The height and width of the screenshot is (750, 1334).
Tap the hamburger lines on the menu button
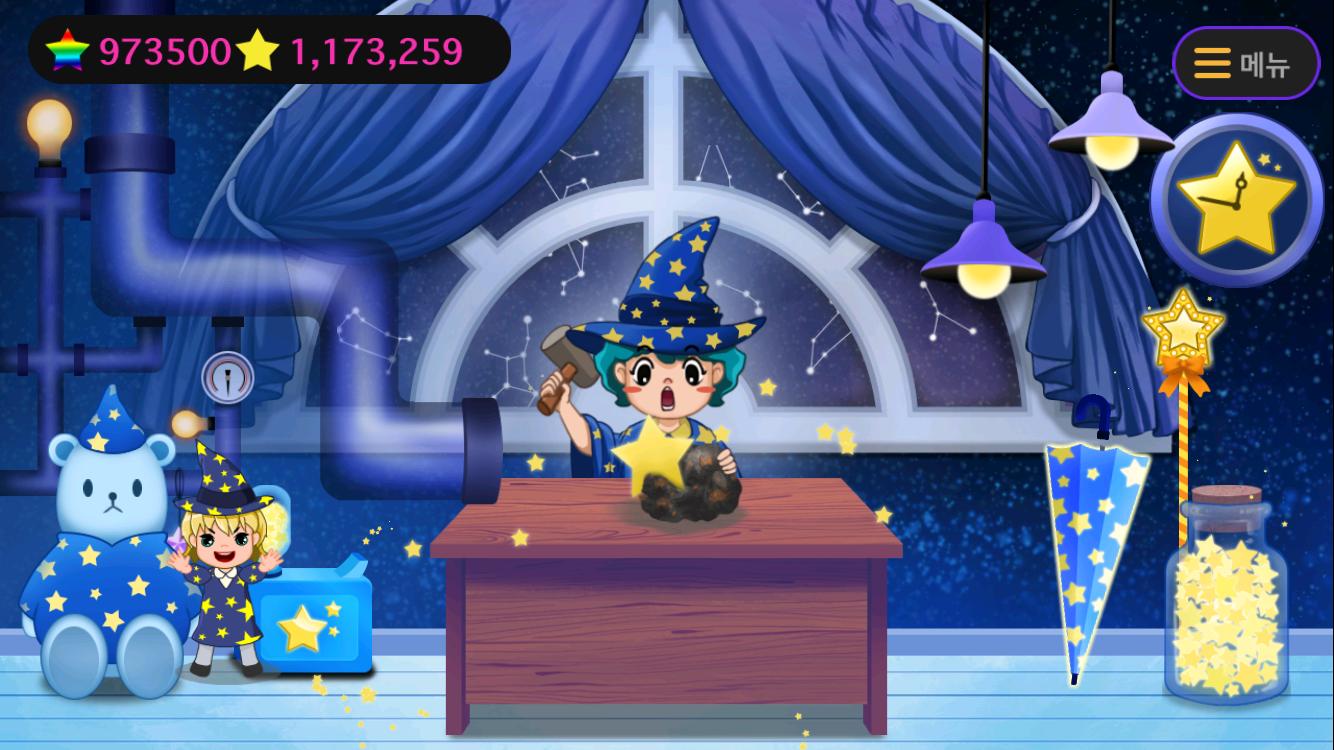pos(1210,62)
